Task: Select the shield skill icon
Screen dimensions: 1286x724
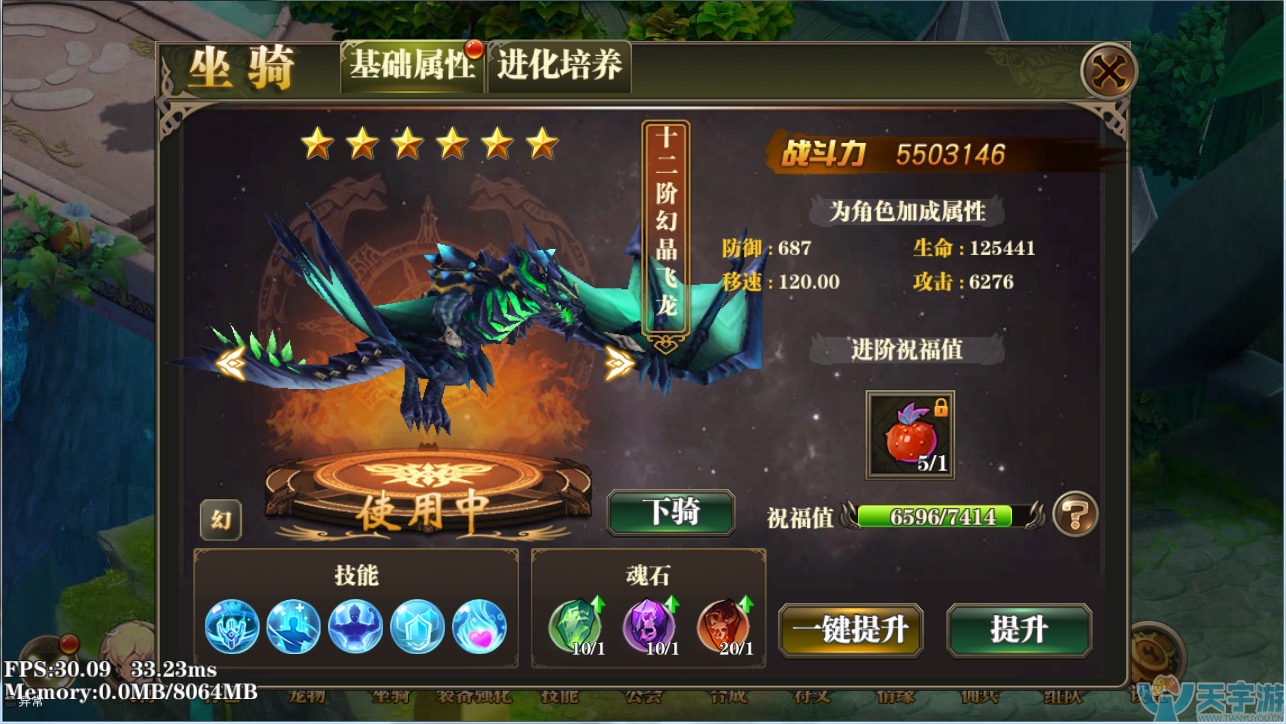Action: (417, 627)
